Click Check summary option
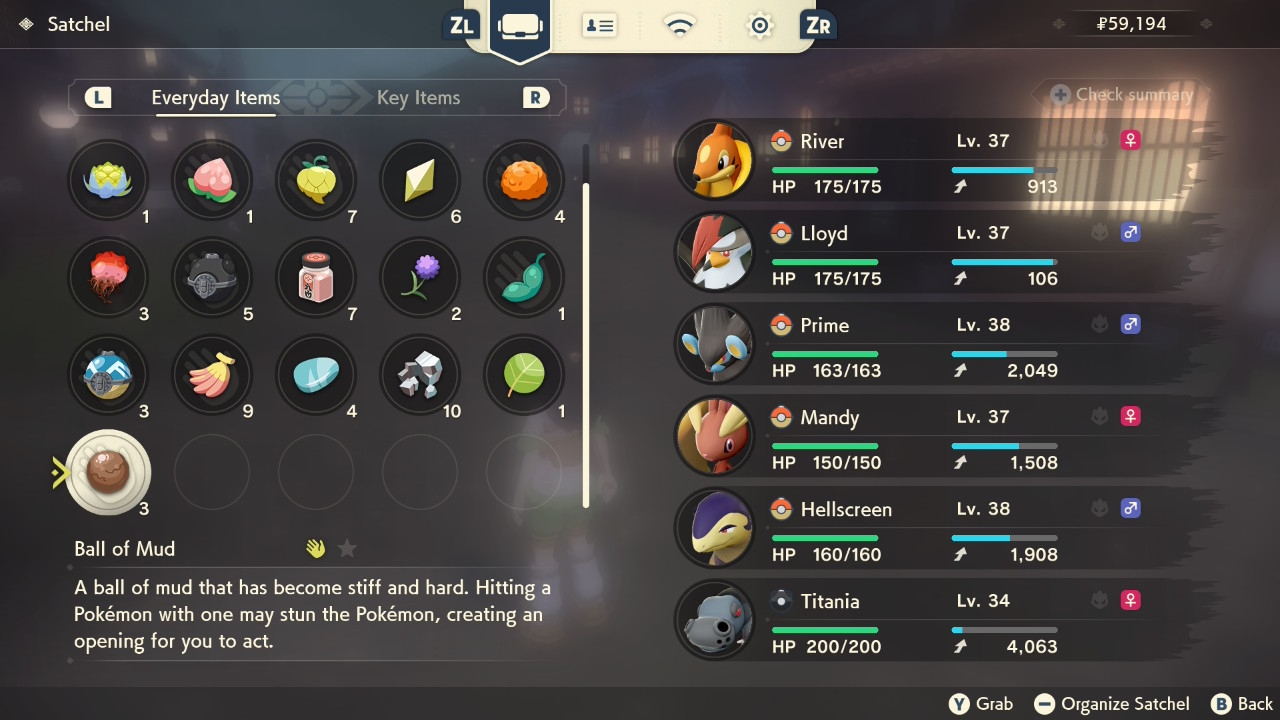Image resolution: width=1280 pixels, height=720 pixels. 1122,95
